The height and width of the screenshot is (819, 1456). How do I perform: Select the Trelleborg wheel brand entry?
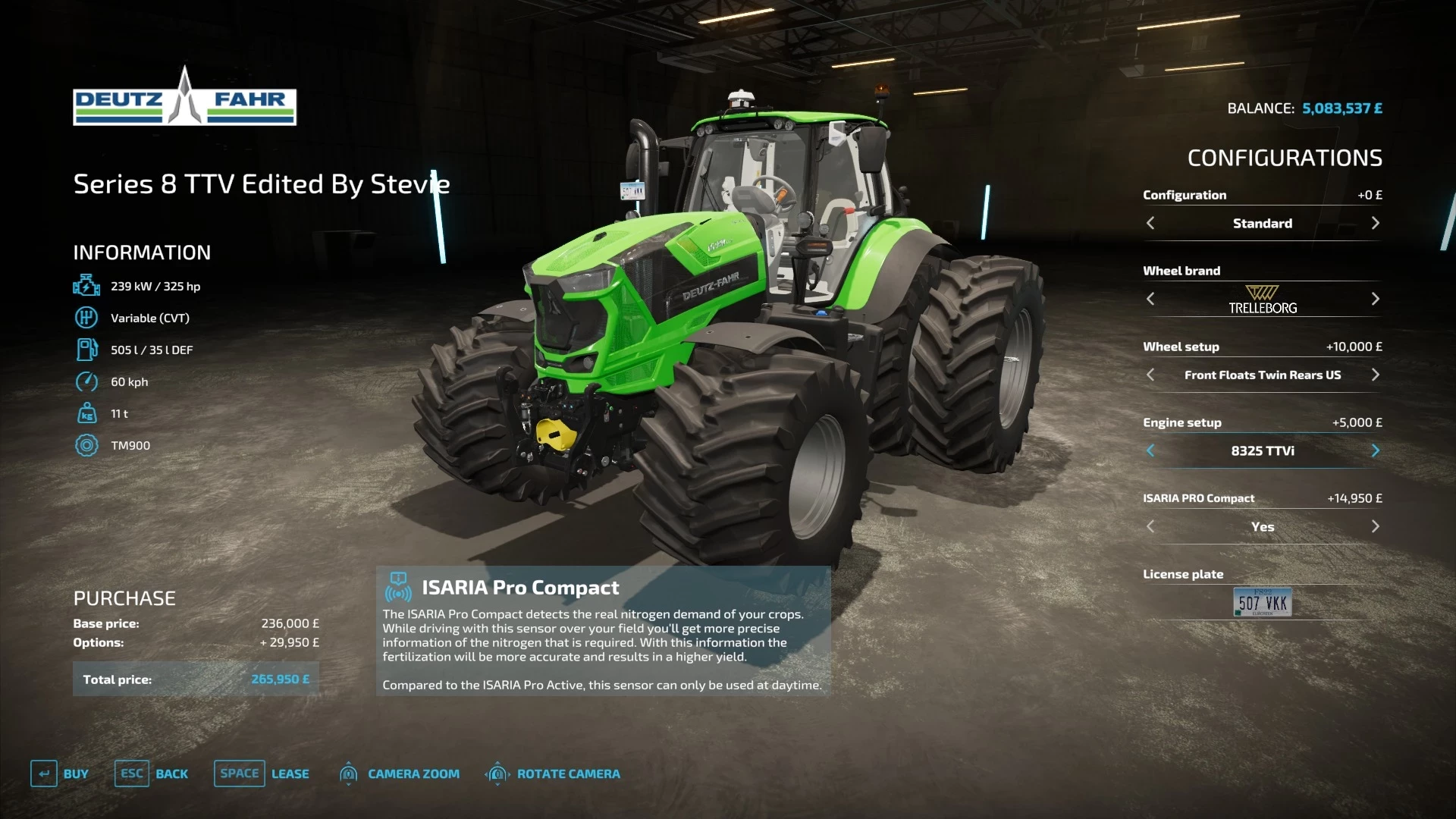tap(1262, 299)
